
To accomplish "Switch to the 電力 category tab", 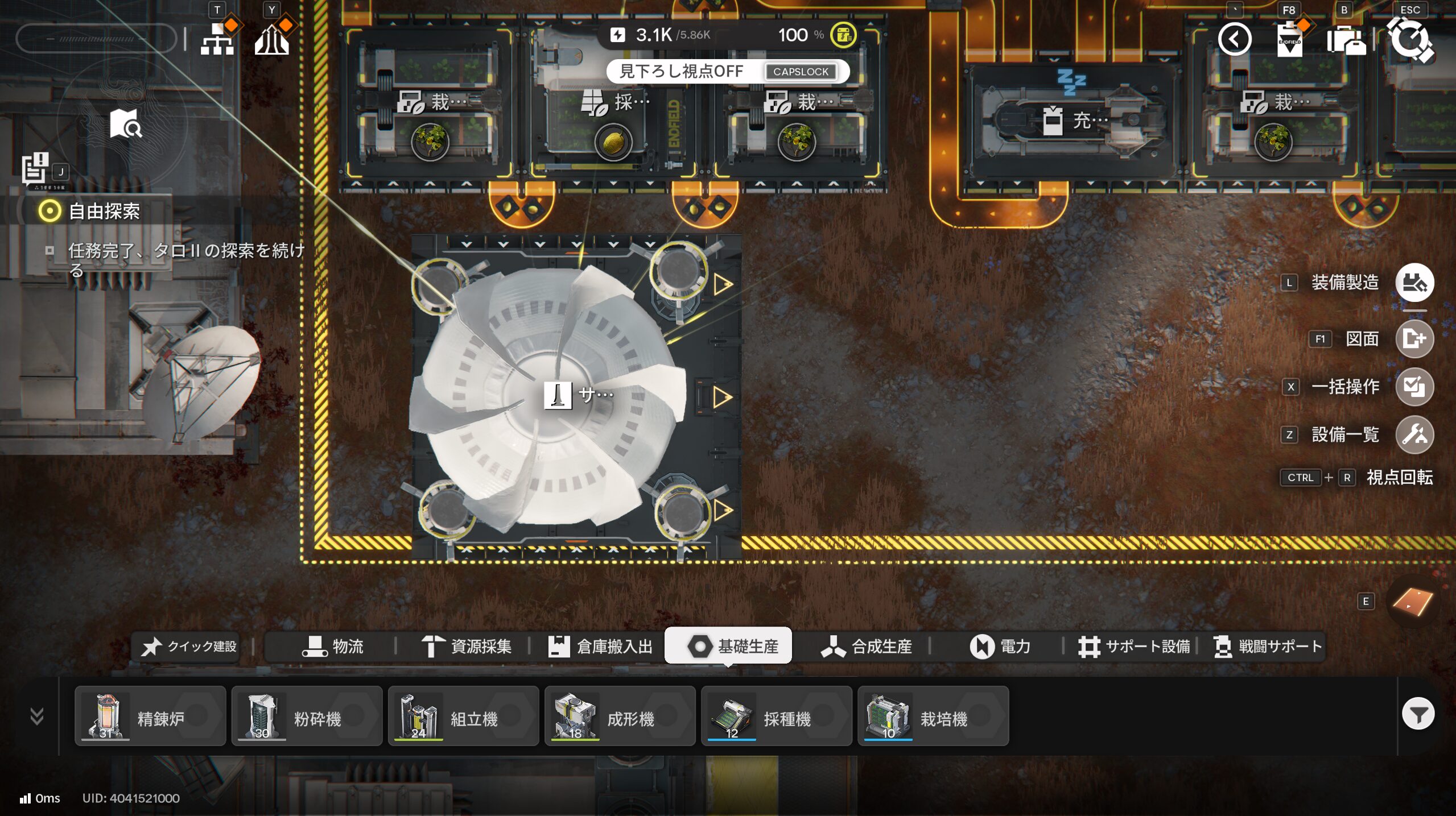I will pos(1000,647).
